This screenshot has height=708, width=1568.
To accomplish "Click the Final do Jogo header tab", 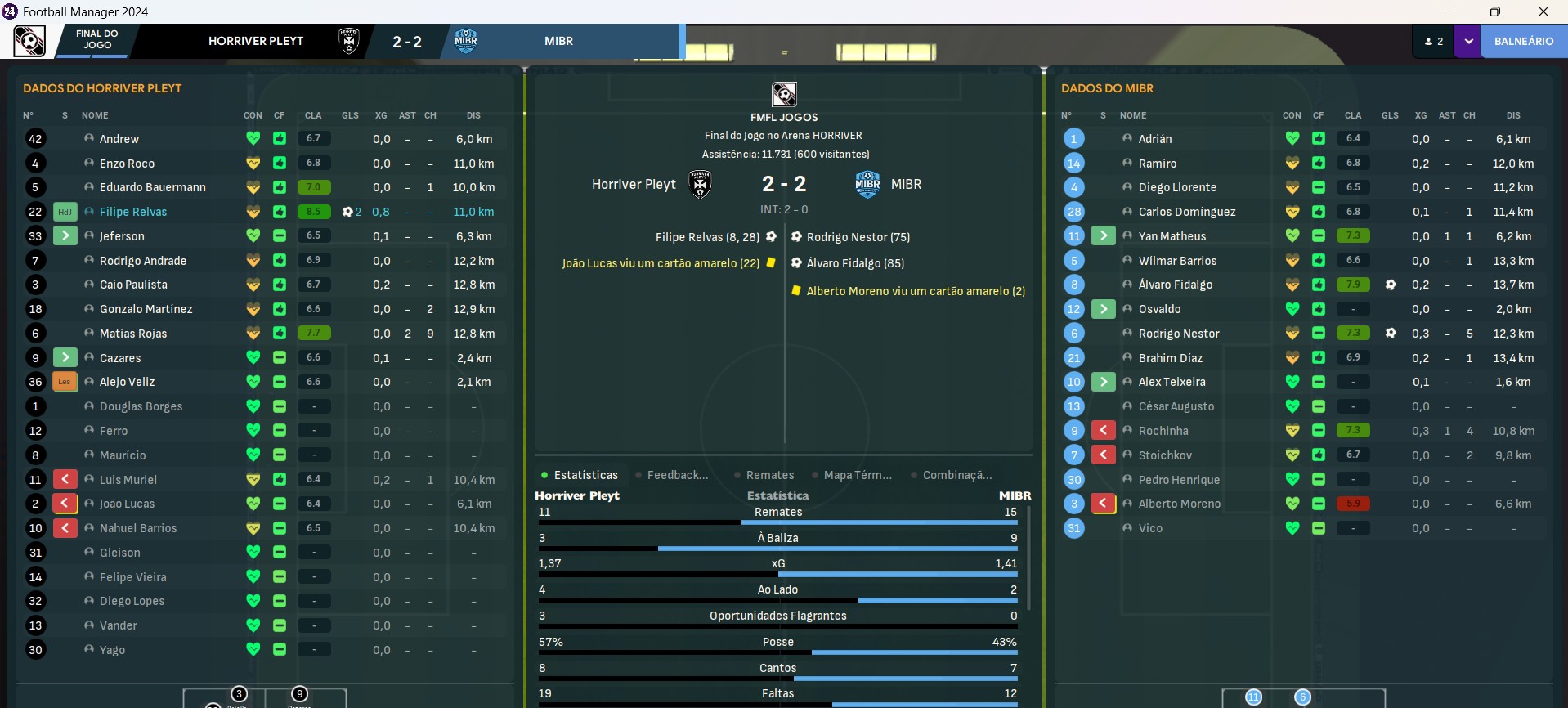I will 96,40.
